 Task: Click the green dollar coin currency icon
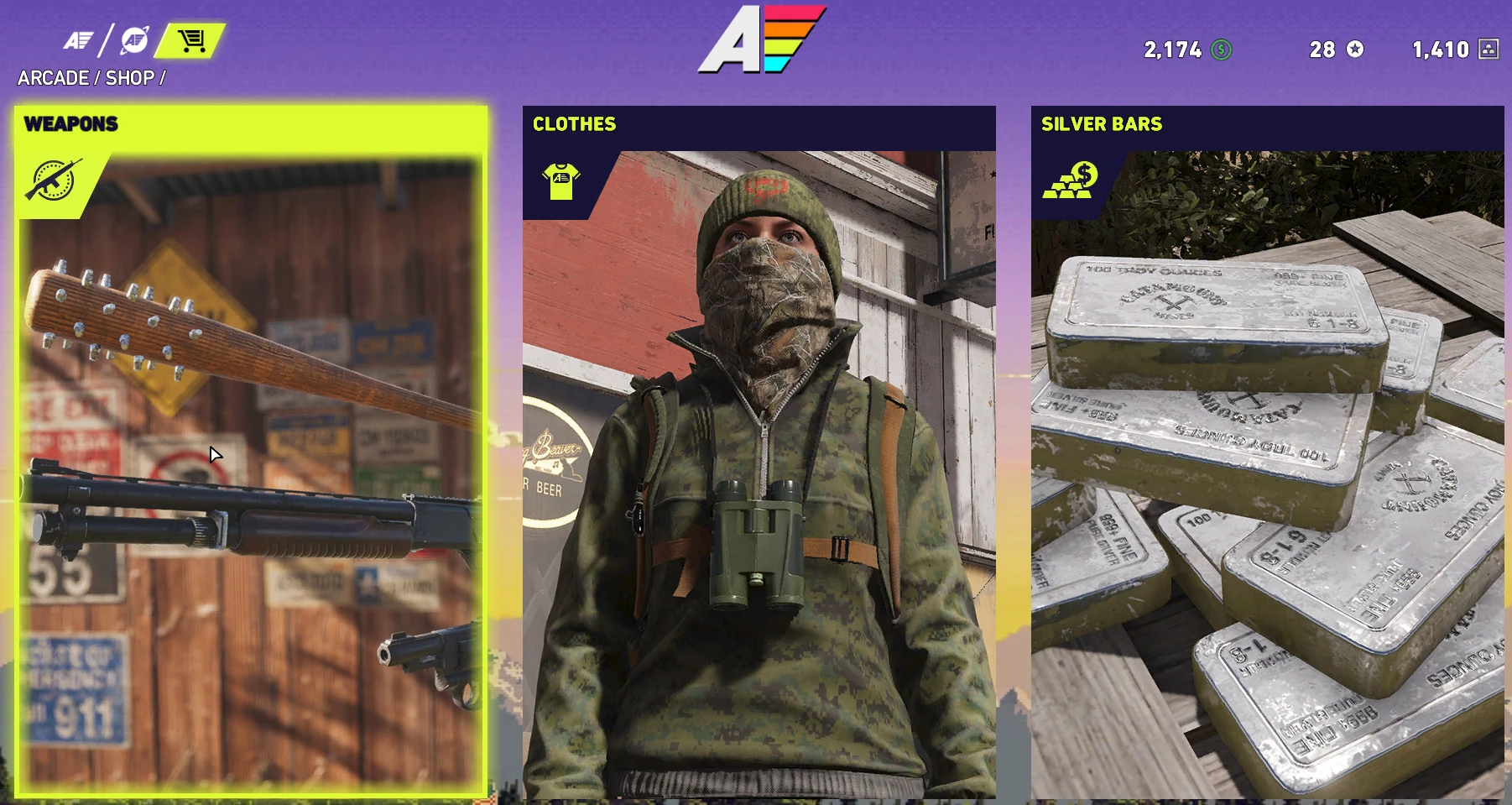point(1223,50)
